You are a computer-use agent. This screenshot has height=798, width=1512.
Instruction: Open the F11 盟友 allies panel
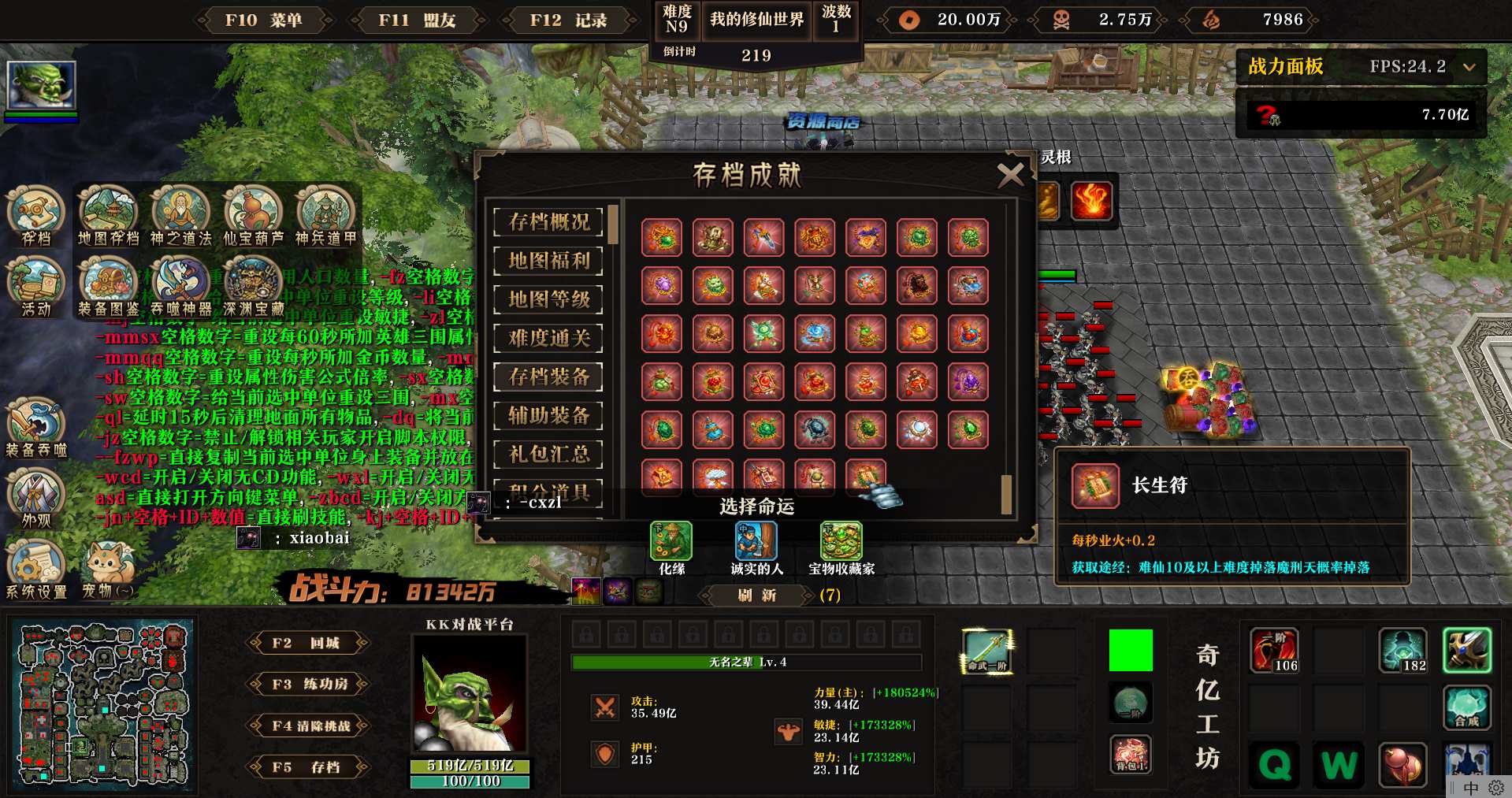pos(417,20)
